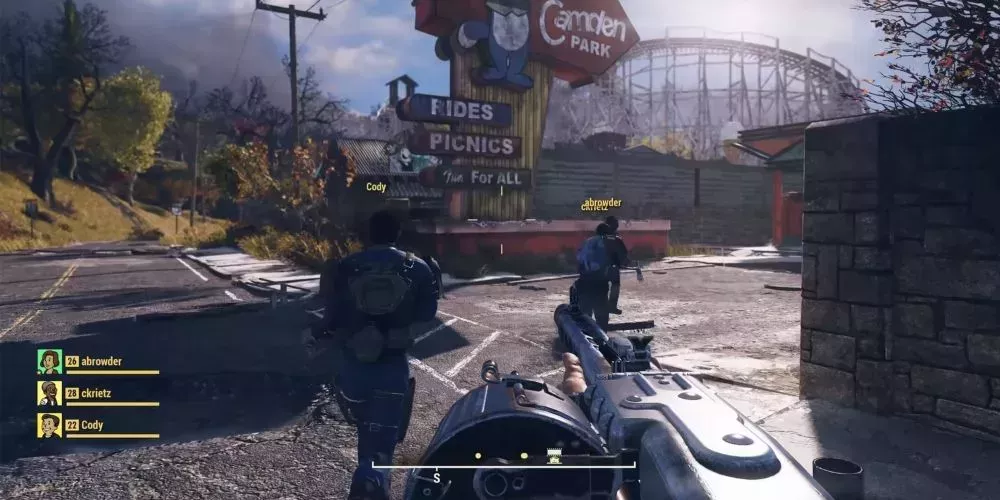Click the yellow abrowder nameplate above the player

click(602, 201)
